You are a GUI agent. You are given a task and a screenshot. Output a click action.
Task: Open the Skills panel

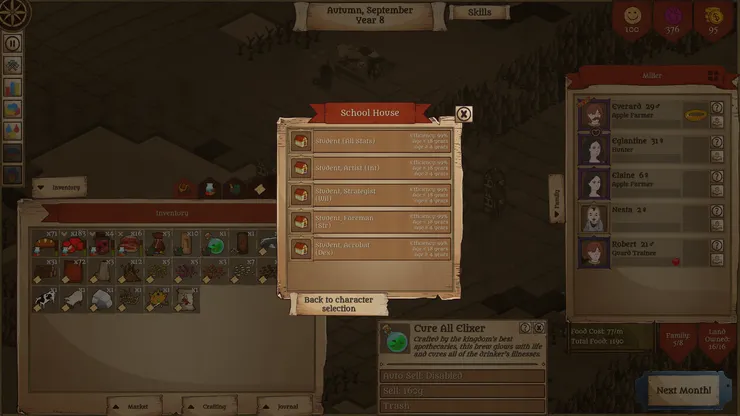click(479, 13)
